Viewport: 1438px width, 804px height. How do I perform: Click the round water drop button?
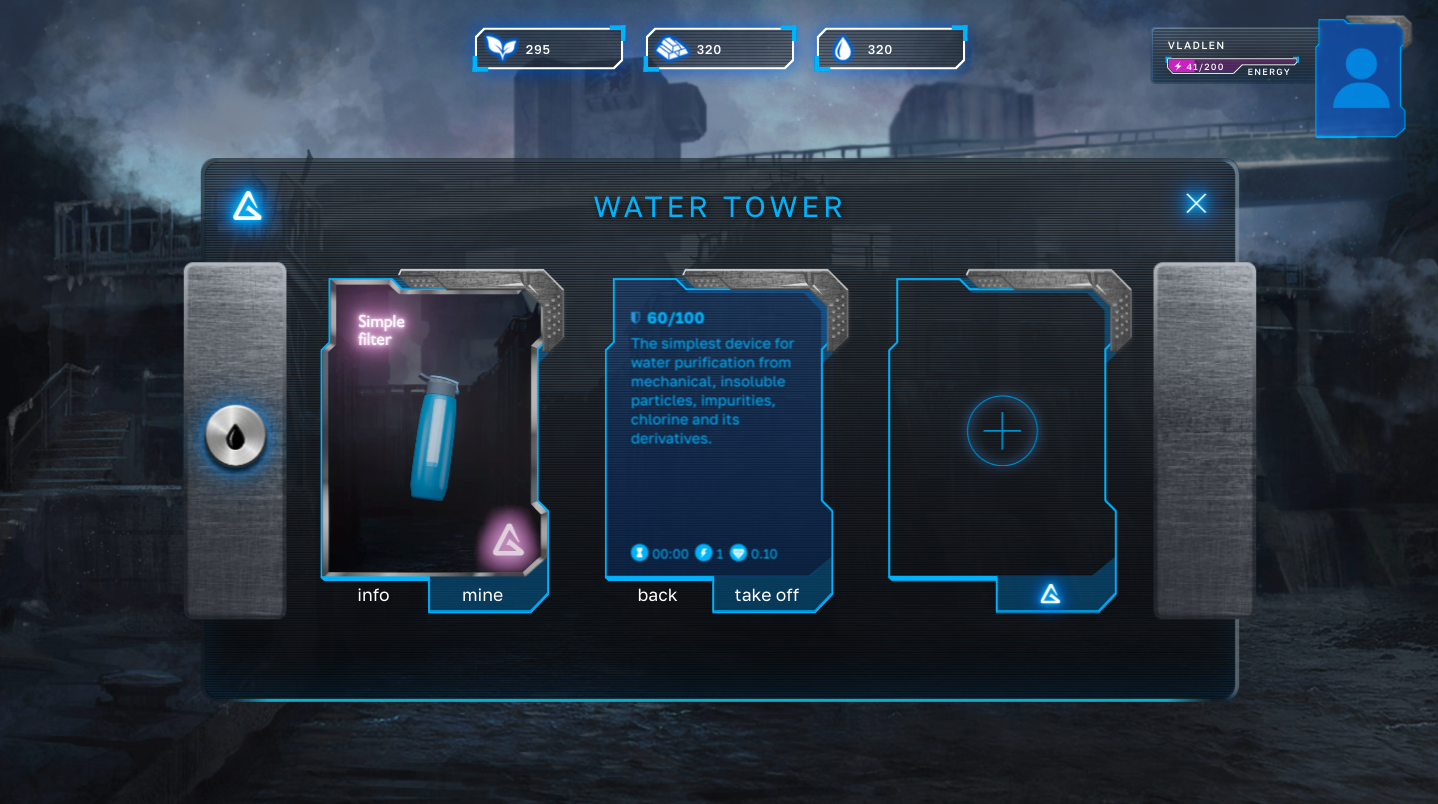pyautogui.click(x=236, y=437)
